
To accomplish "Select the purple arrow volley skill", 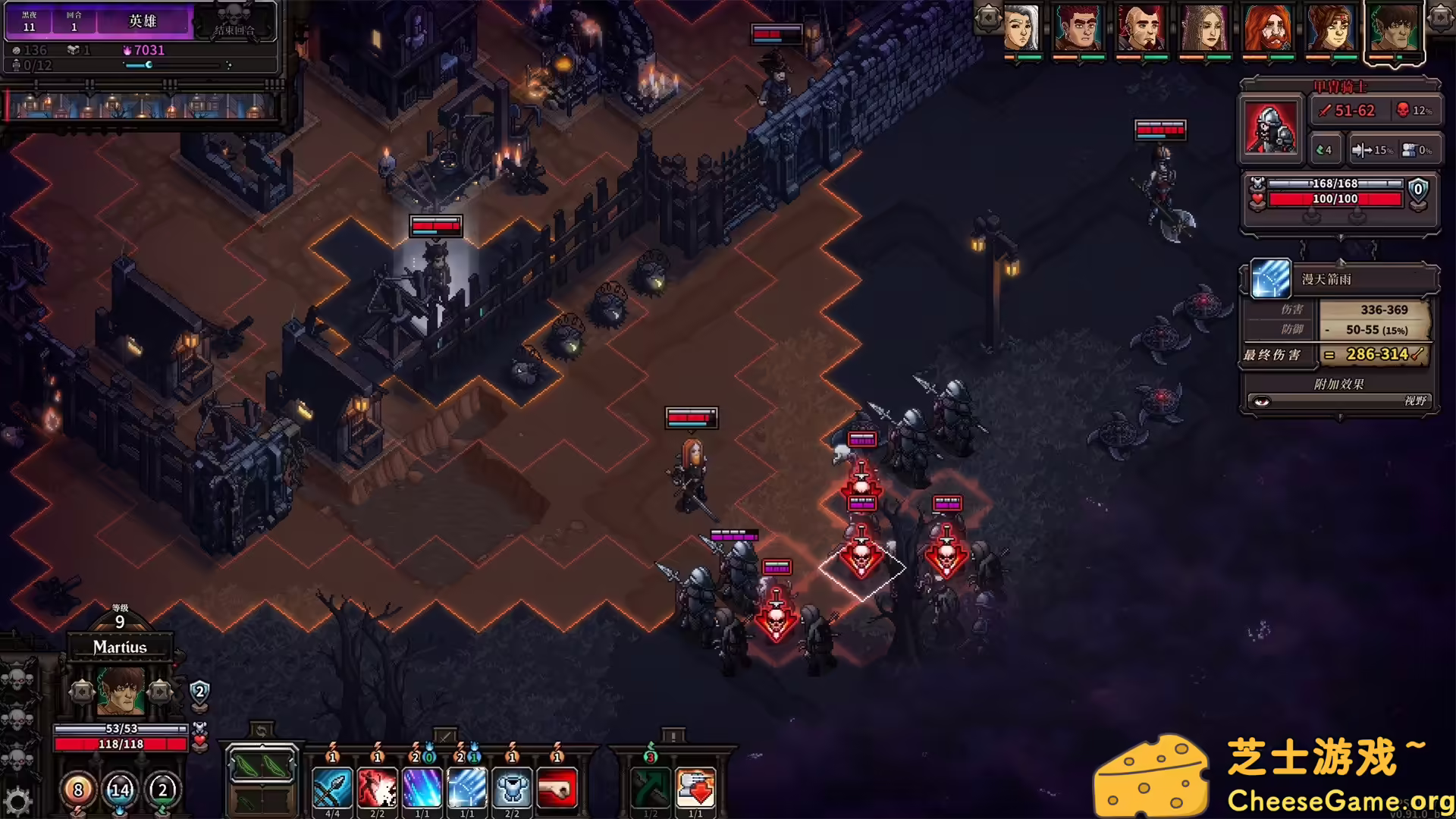I will tap(422, 789).
